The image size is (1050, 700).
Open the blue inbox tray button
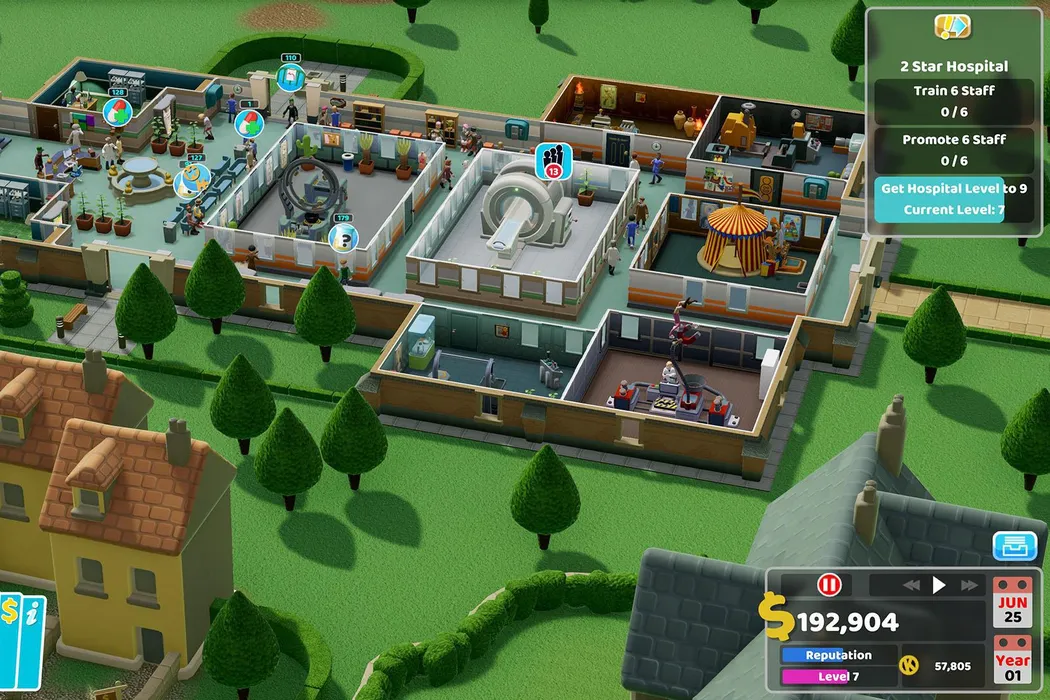pos(1014,546)
